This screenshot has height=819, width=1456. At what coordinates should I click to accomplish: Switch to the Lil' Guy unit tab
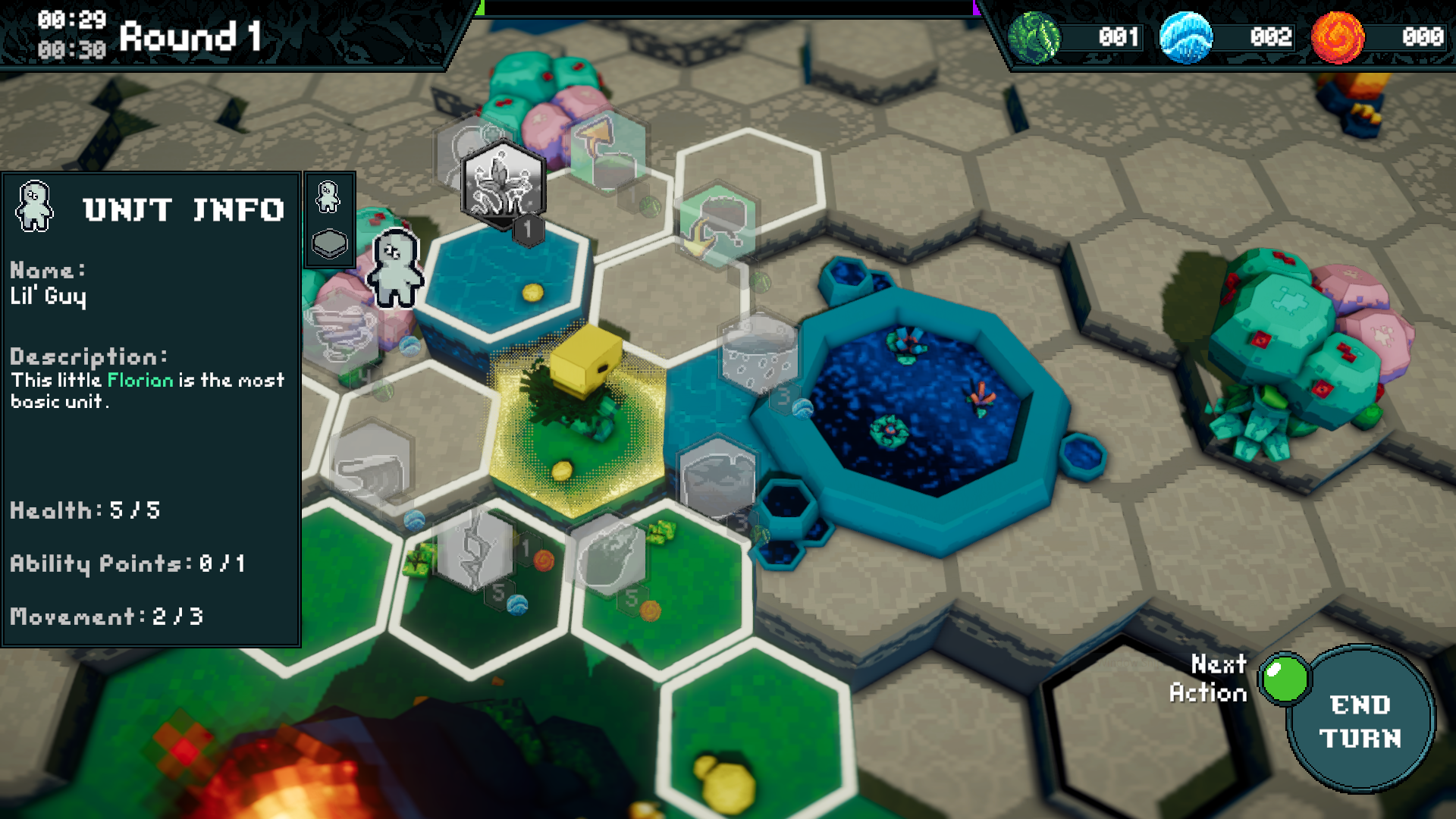click(x=328, y=197)
